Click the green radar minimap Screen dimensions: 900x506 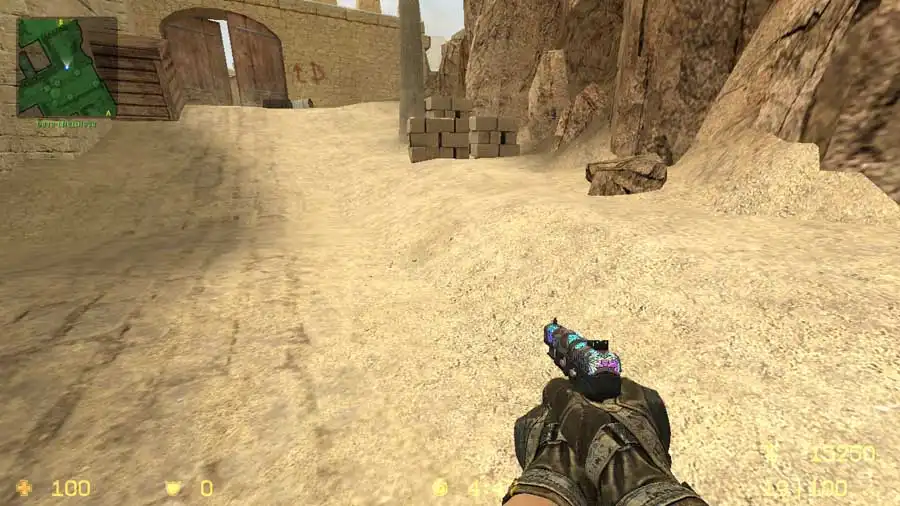(66, 67)
